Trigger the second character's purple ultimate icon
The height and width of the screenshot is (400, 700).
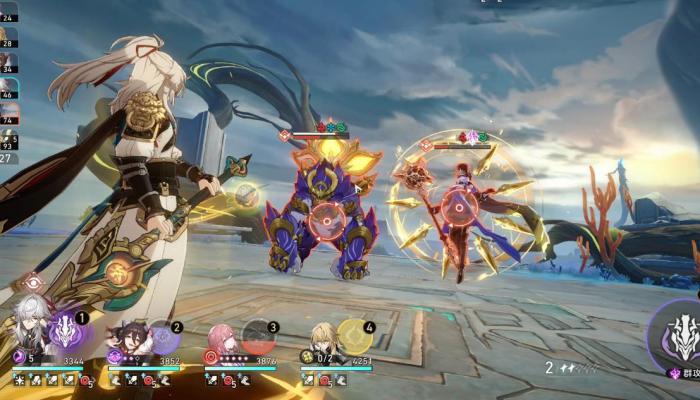point(163,337)
